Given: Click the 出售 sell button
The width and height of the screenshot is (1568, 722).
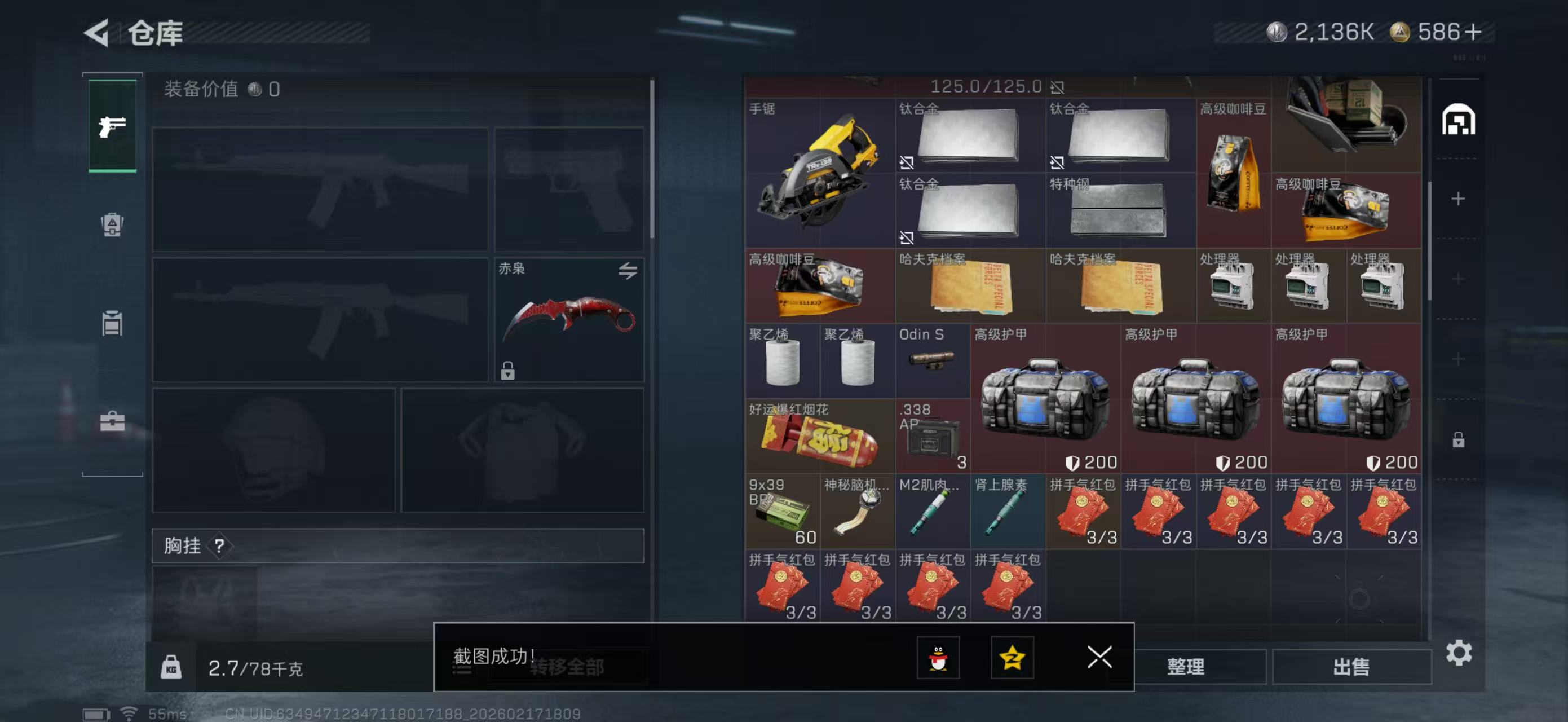Looking at the screenshot, I should click(1353, 667).
